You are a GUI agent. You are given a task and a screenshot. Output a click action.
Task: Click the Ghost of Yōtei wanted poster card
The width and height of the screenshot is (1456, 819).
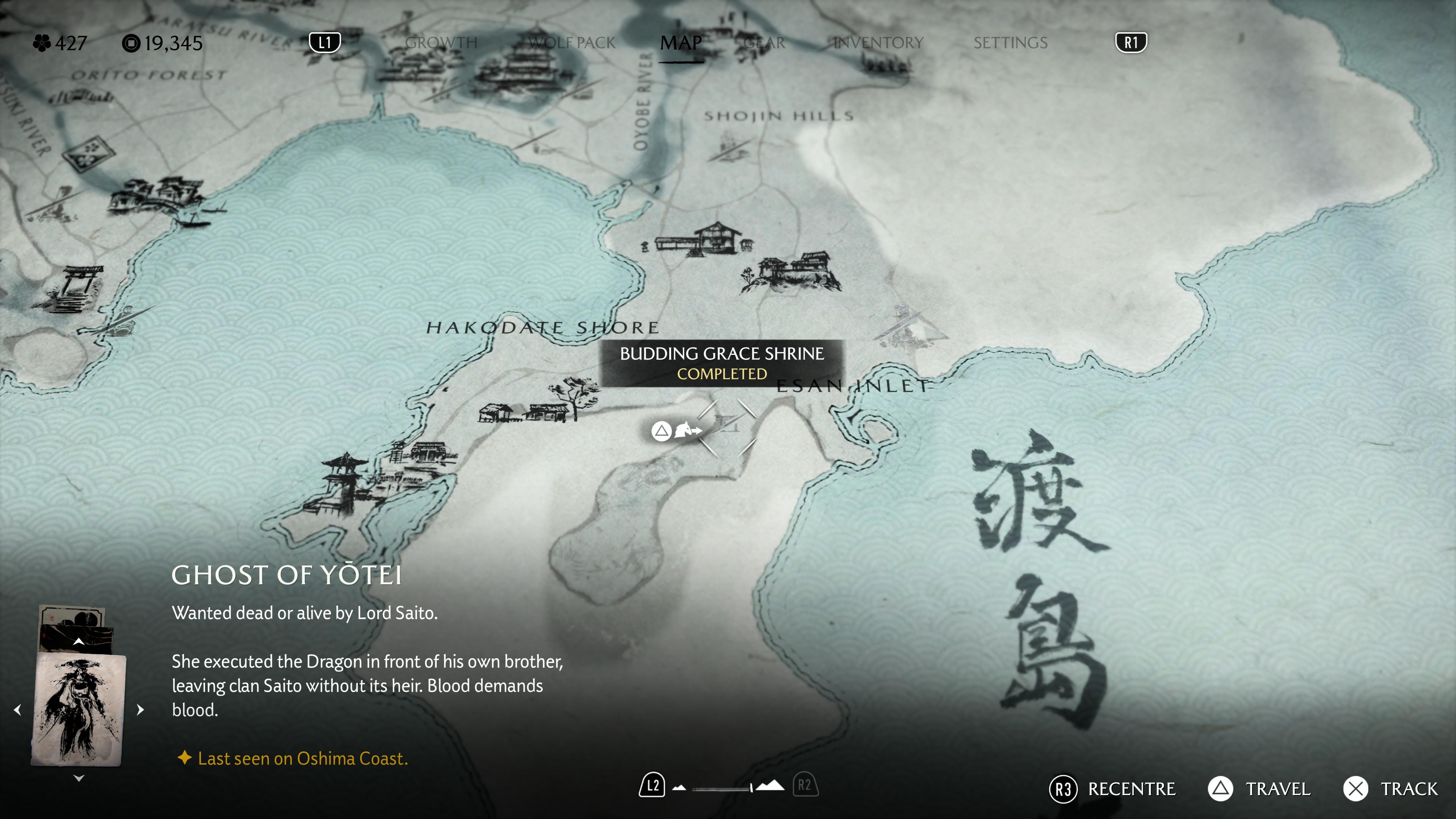click(78, 709)
